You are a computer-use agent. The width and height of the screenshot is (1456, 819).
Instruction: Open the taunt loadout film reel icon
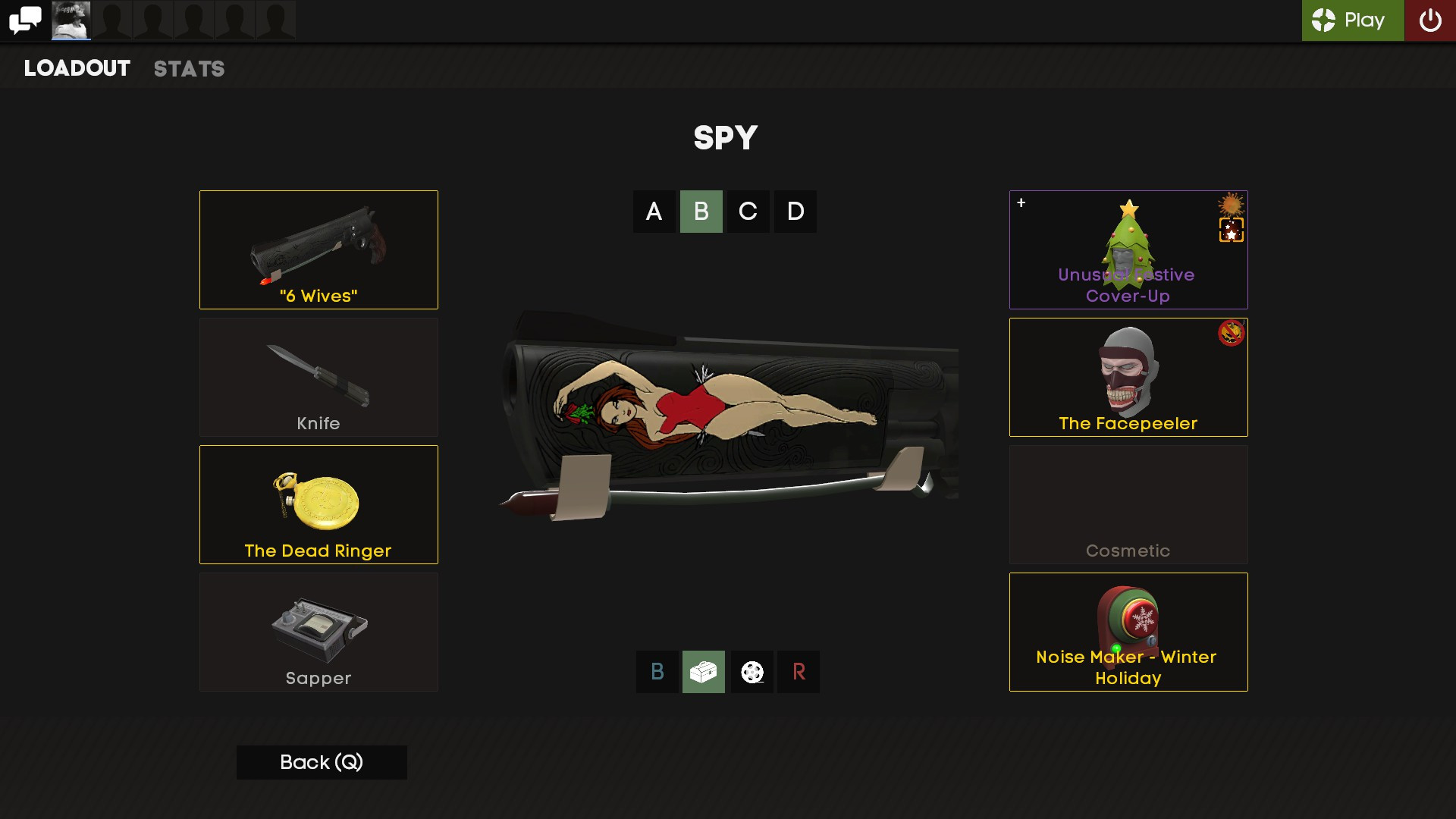[x=752, y=671]
